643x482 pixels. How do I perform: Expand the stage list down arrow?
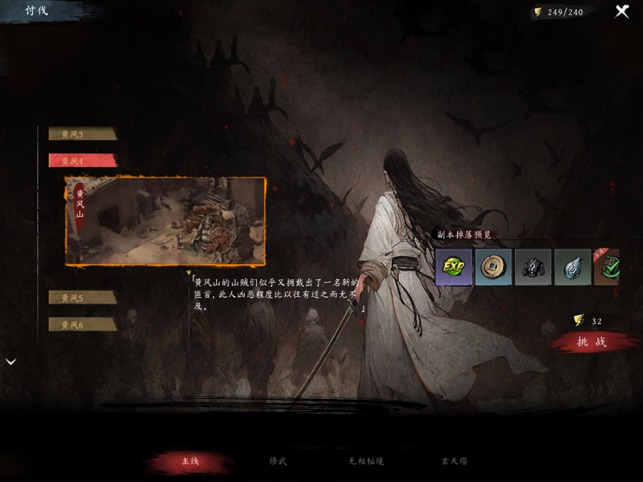(x=11, y=362)
